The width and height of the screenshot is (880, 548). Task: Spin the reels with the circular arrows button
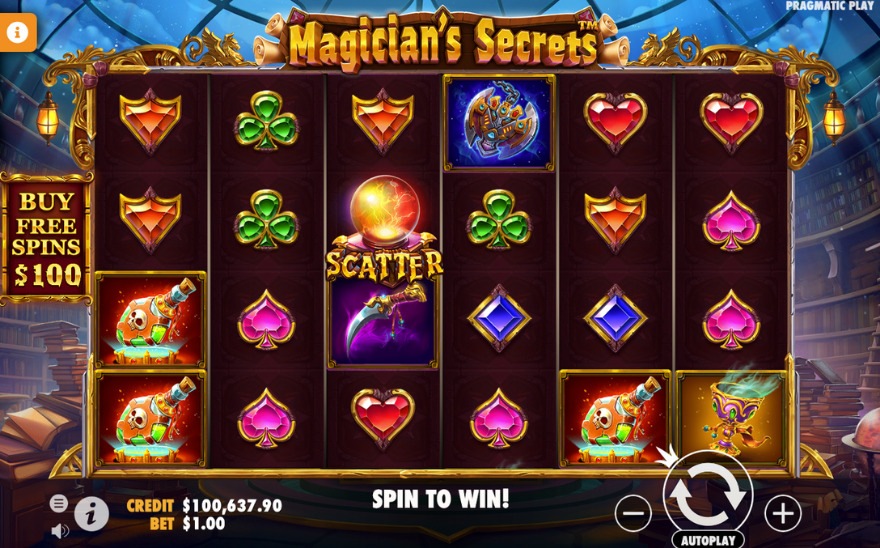point(707,492)
